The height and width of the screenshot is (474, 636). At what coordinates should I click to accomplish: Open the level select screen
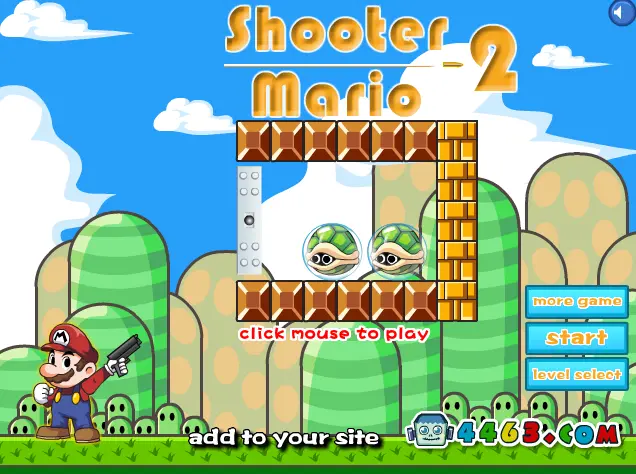click(577, 374)
